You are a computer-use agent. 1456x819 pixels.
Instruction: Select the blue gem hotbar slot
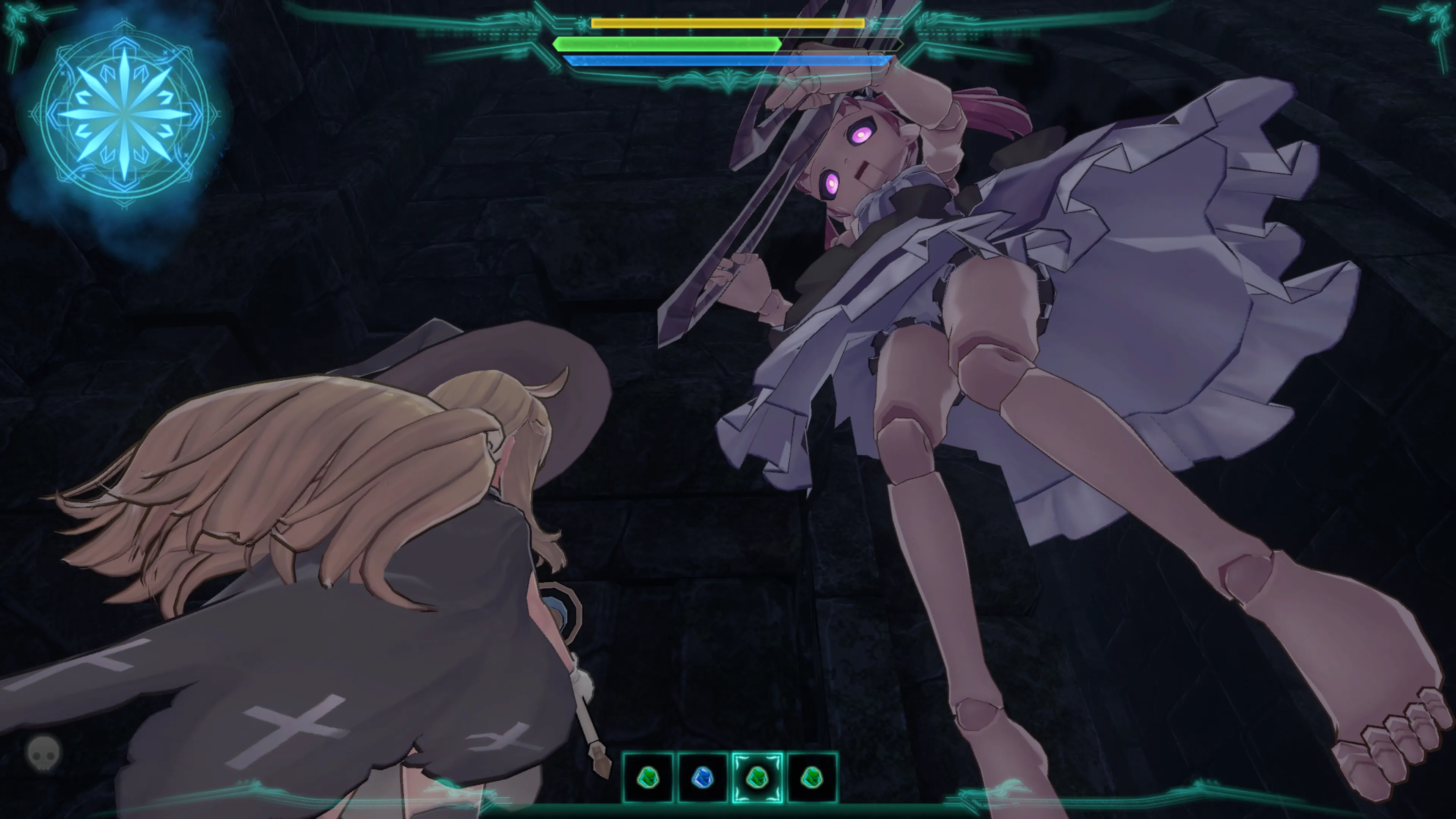click(702, 778)
